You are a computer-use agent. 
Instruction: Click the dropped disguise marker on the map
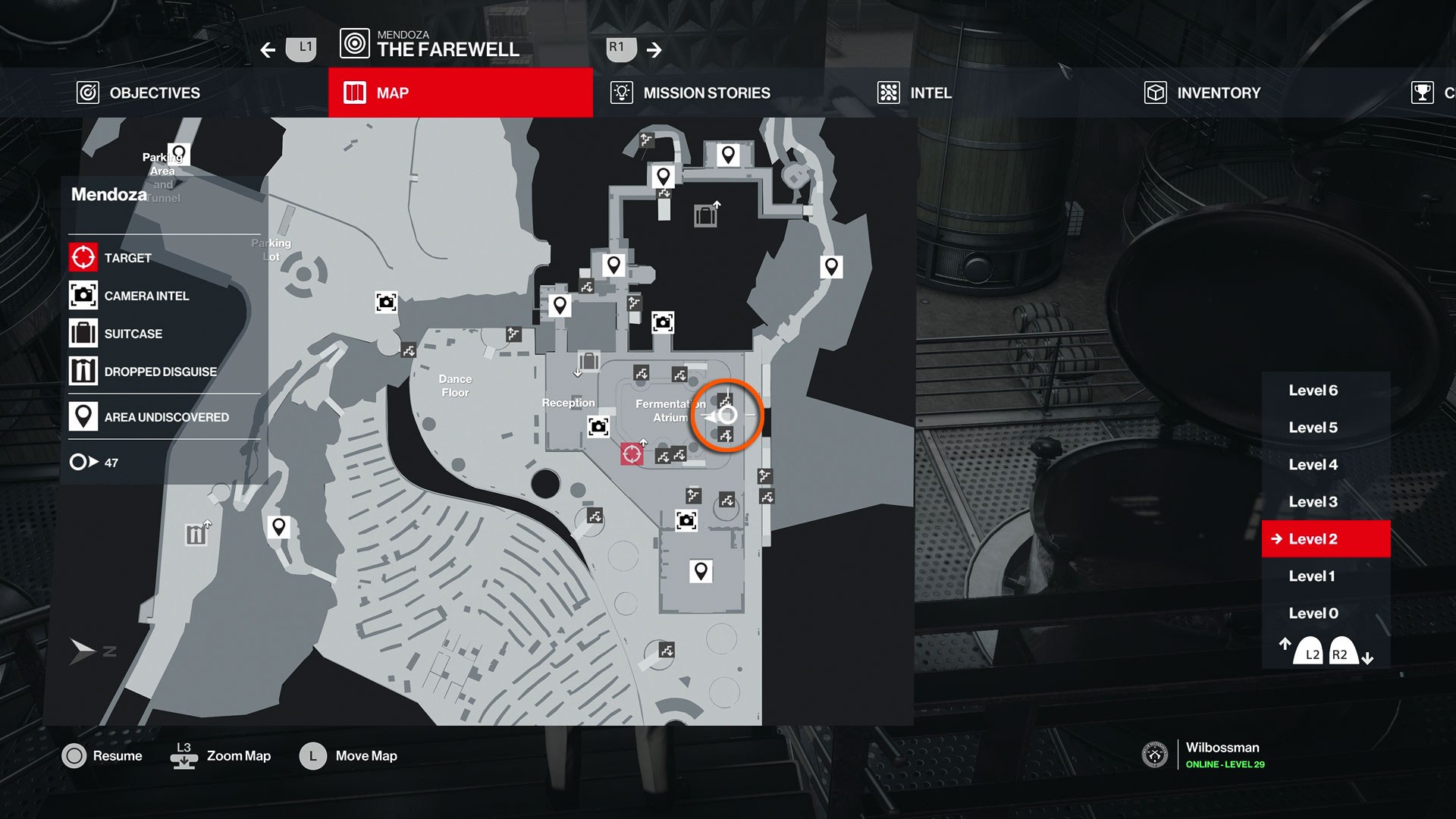[x=196, y=534]
